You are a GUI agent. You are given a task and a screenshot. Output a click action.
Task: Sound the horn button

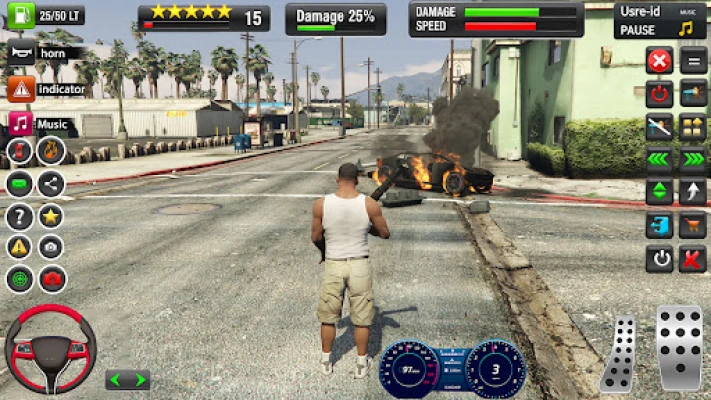22,53
